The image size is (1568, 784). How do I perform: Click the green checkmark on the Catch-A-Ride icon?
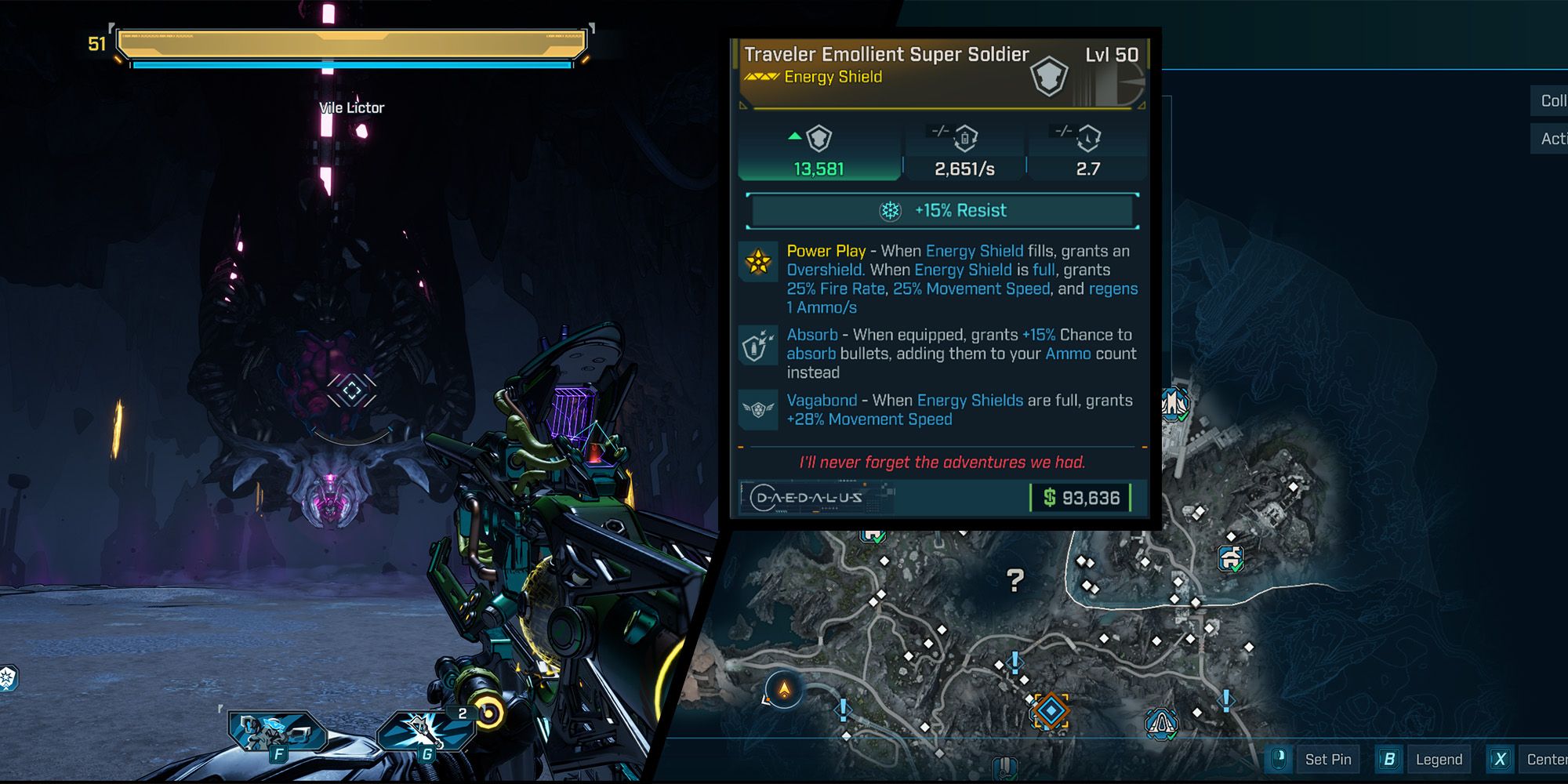(1236, 566)
